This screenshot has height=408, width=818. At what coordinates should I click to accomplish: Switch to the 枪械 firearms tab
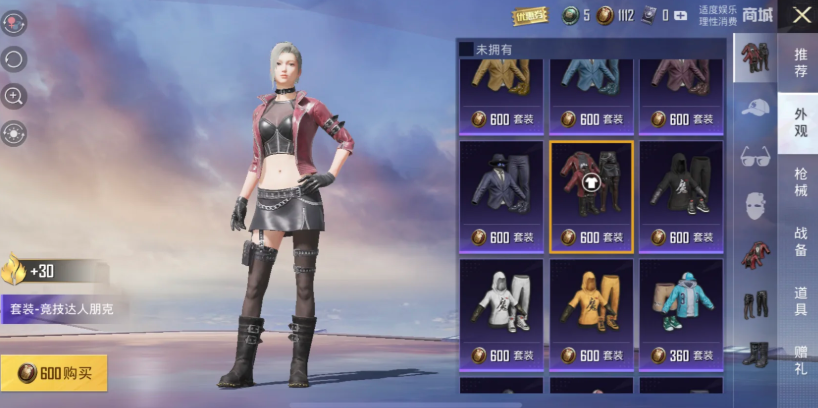point(800,183)
